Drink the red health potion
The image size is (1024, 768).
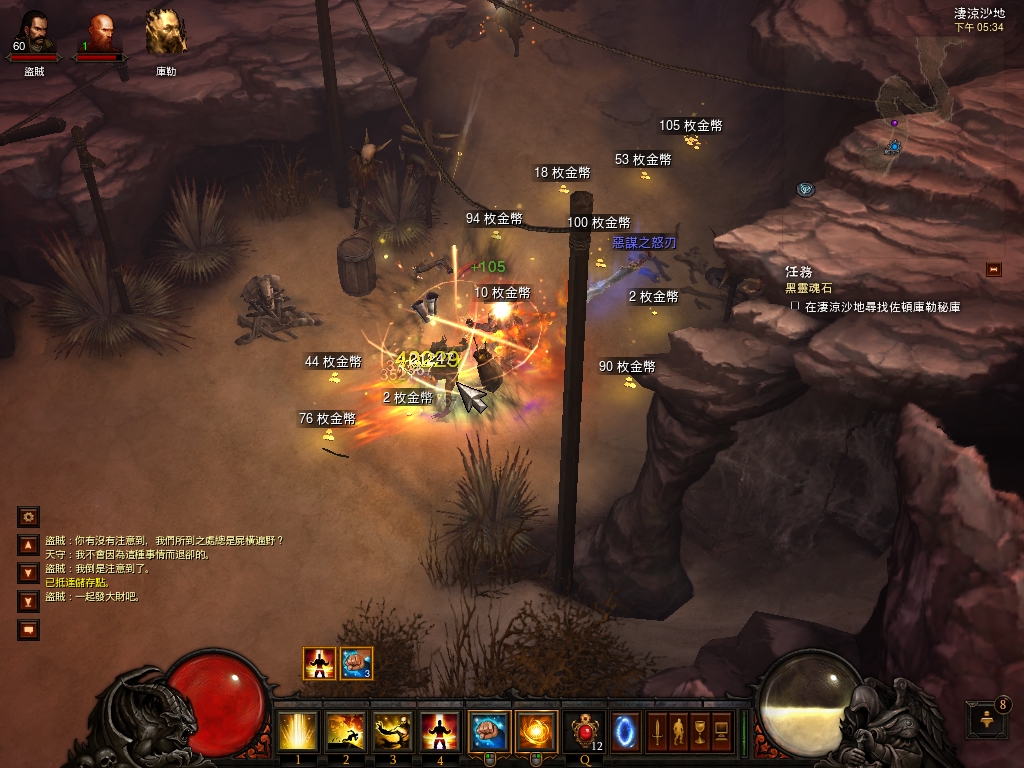585,731
